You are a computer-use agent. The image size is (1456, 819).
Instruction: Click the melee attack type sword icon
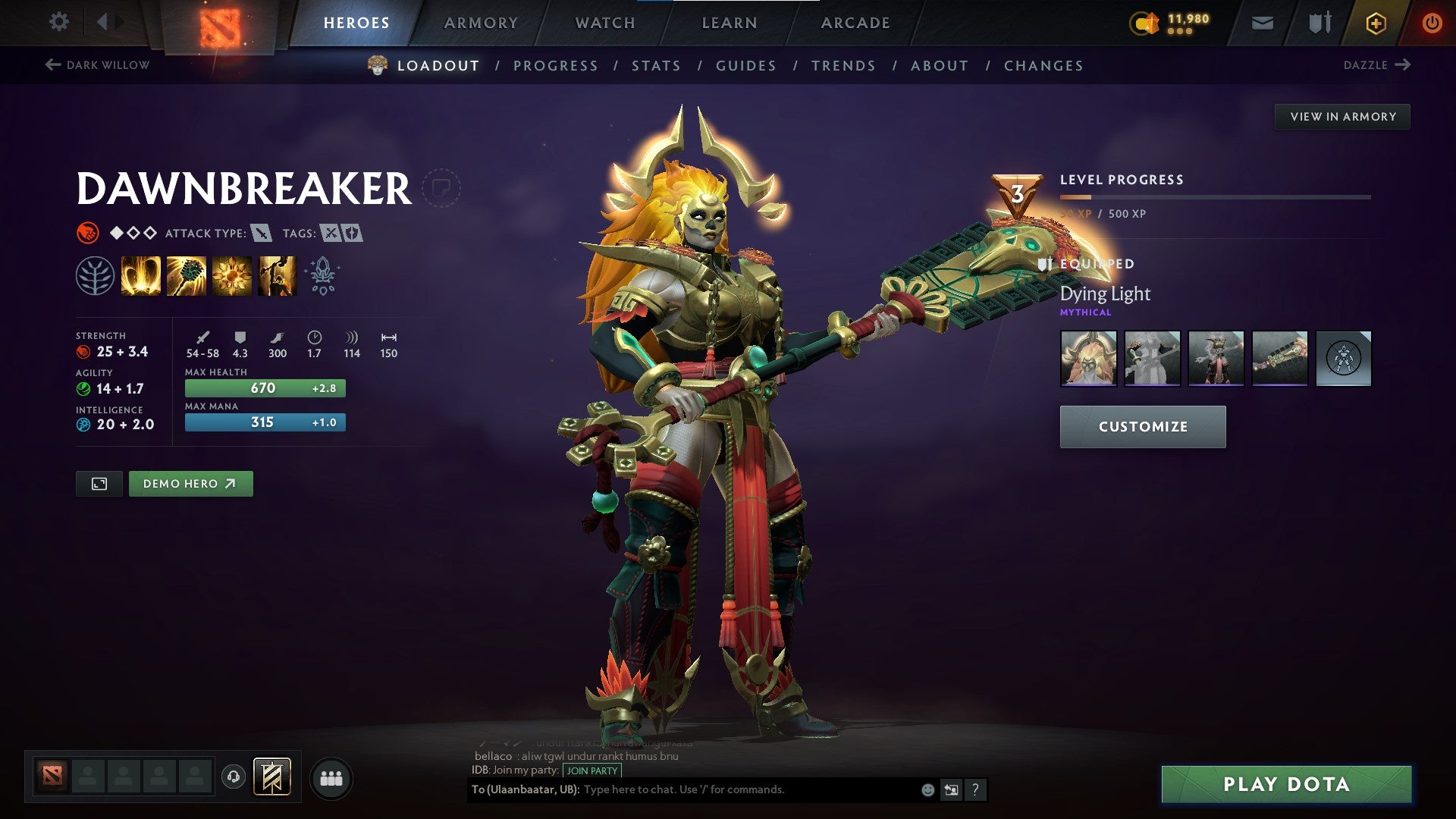click(260, 234)
